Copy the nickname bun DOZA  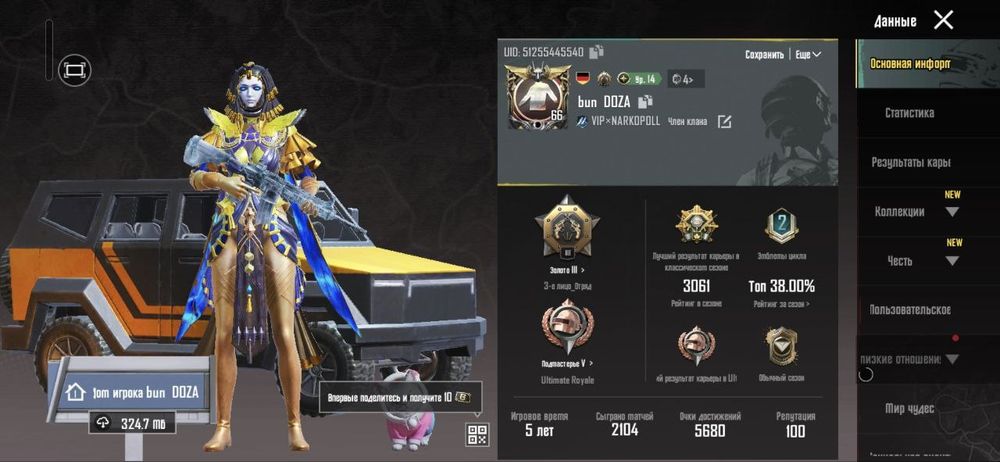[x=646, y=101]
